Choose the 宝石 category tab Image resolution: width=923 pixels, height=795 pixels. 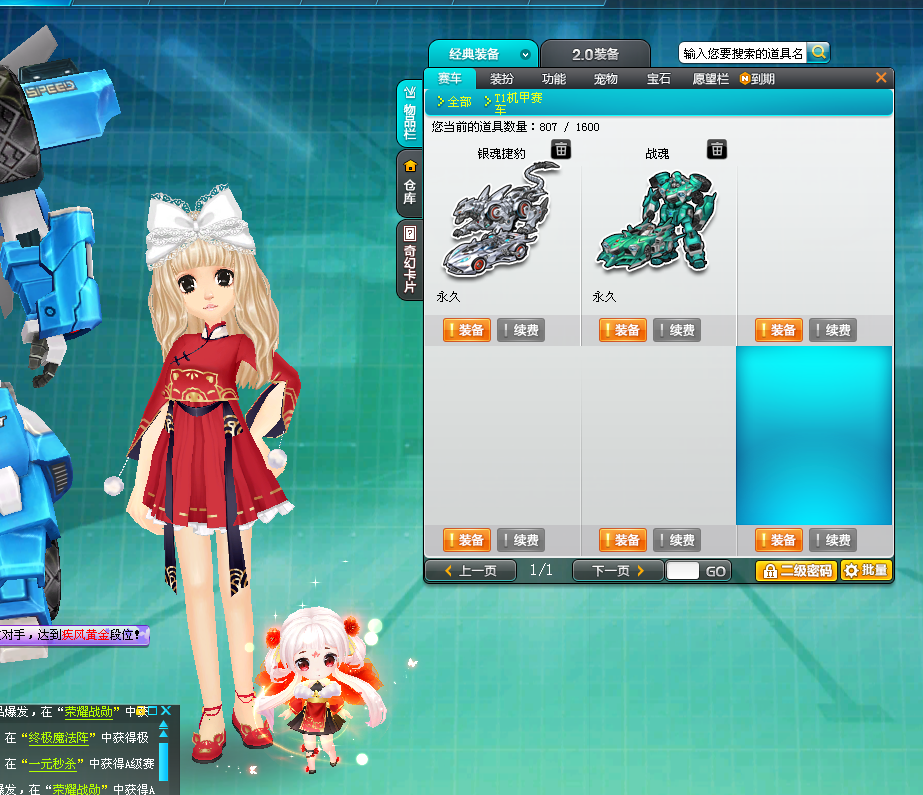click(x=658, y=79)
